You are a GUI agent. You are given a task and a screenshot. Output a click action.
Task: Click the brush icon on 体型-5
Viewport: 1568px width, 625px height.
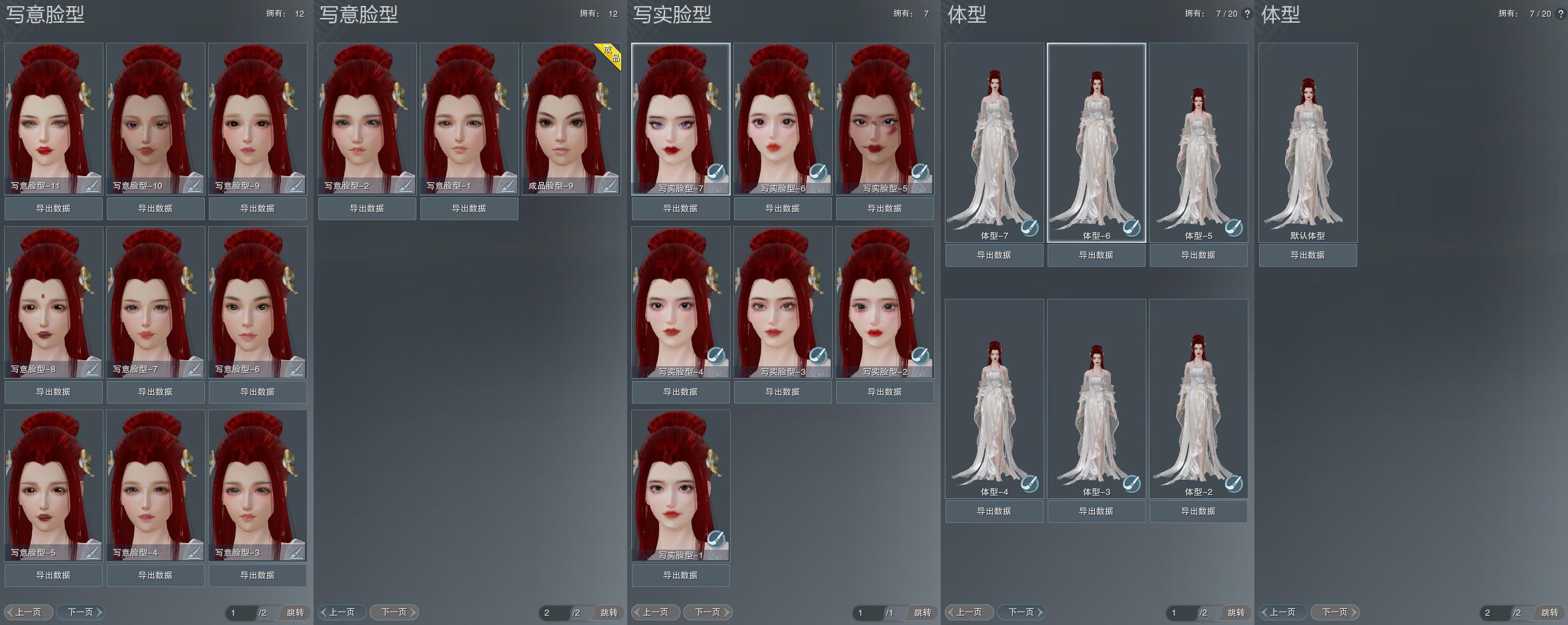pyautogui.click(x=1233, y=227)
